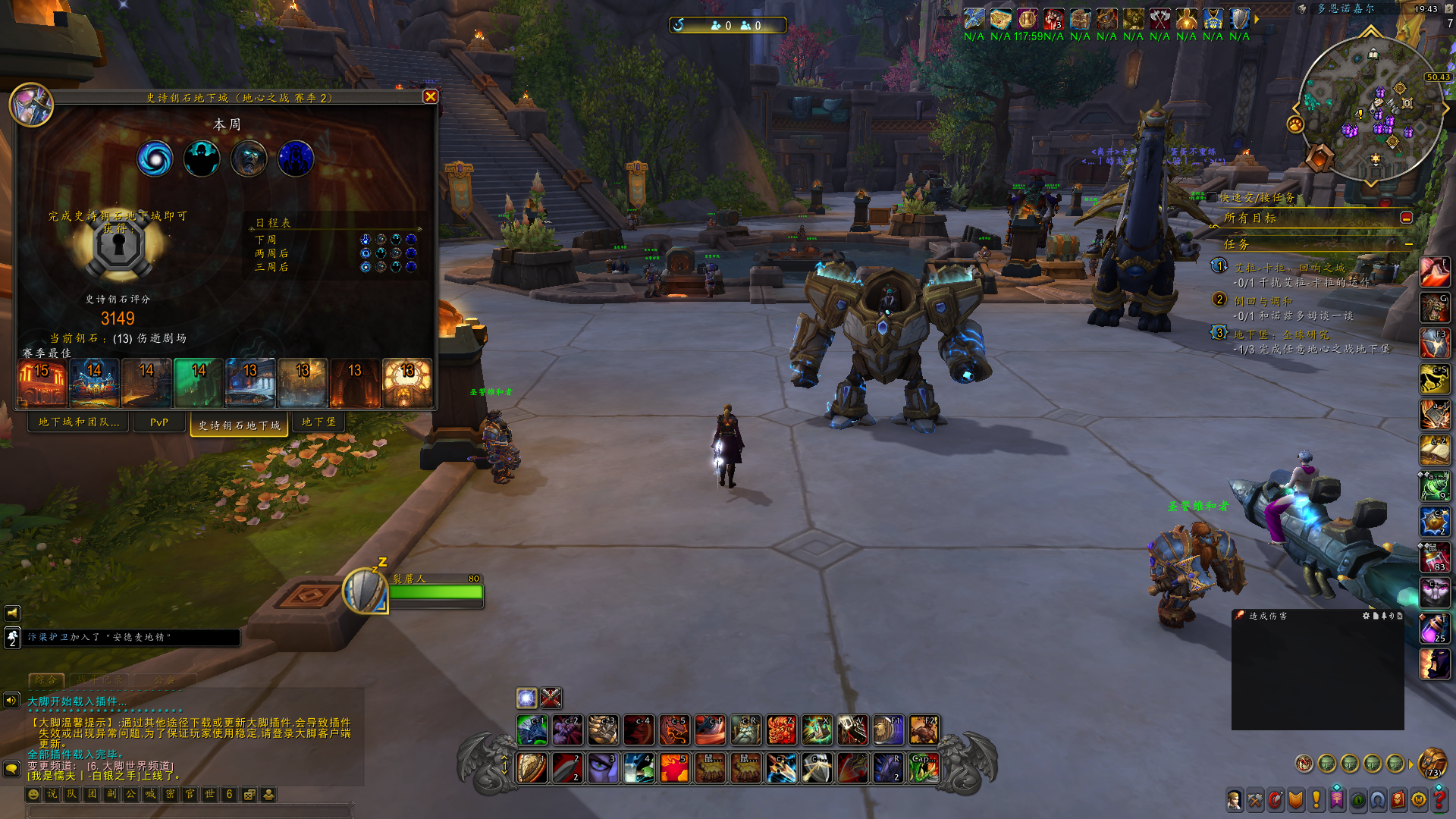The height and width of the screenshot is (819, 1456).
Task: Click the dice roll button in chat bar
Action: click(249, 794)
